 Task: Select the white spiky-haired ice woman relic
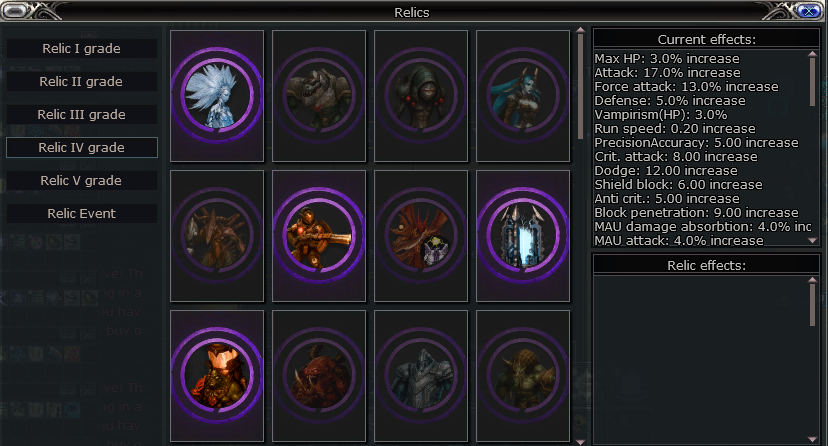[217, 95]
